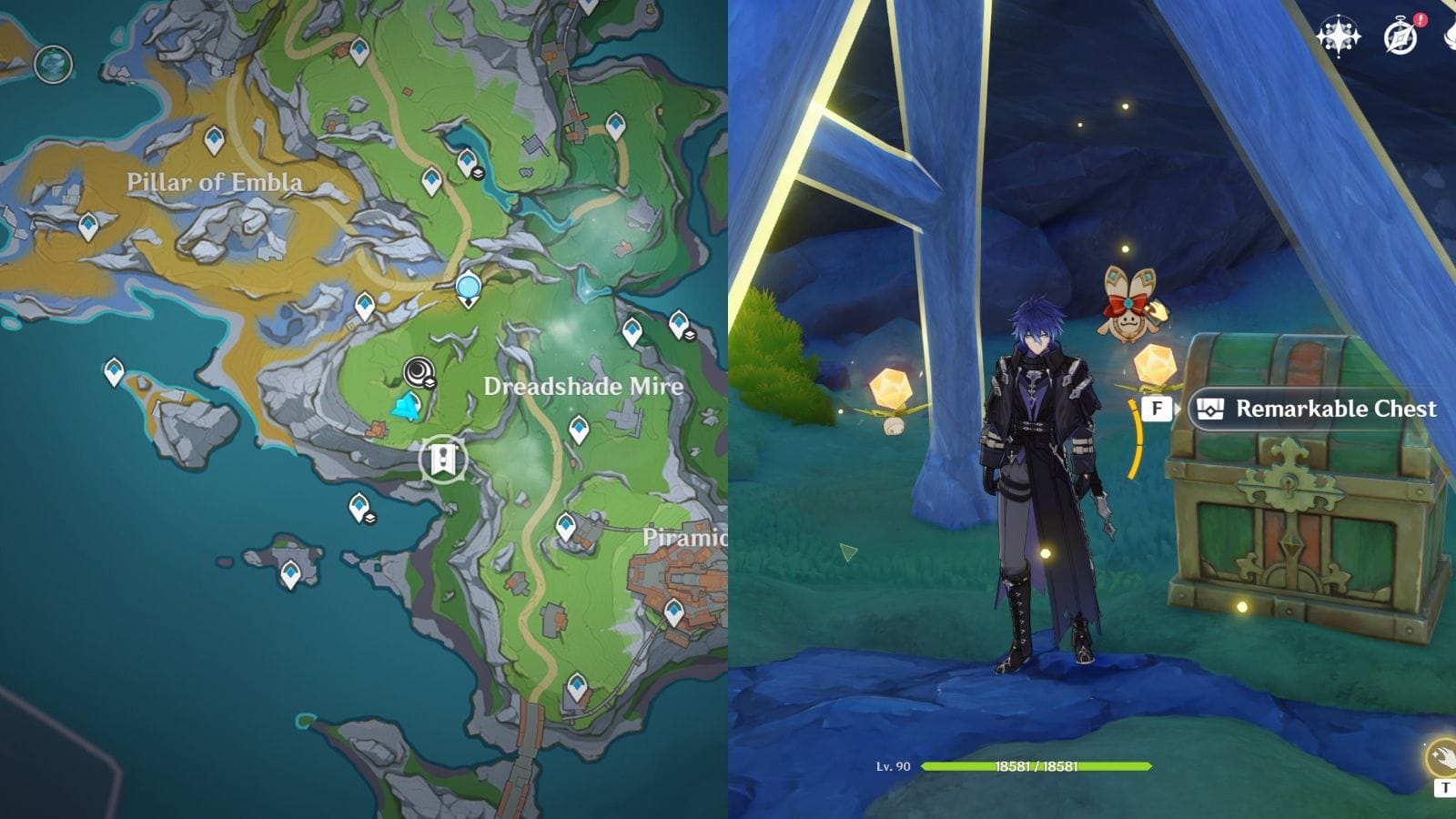
Task: Select the waypoint marker on the western island
Action: click(x=113, y=371)
